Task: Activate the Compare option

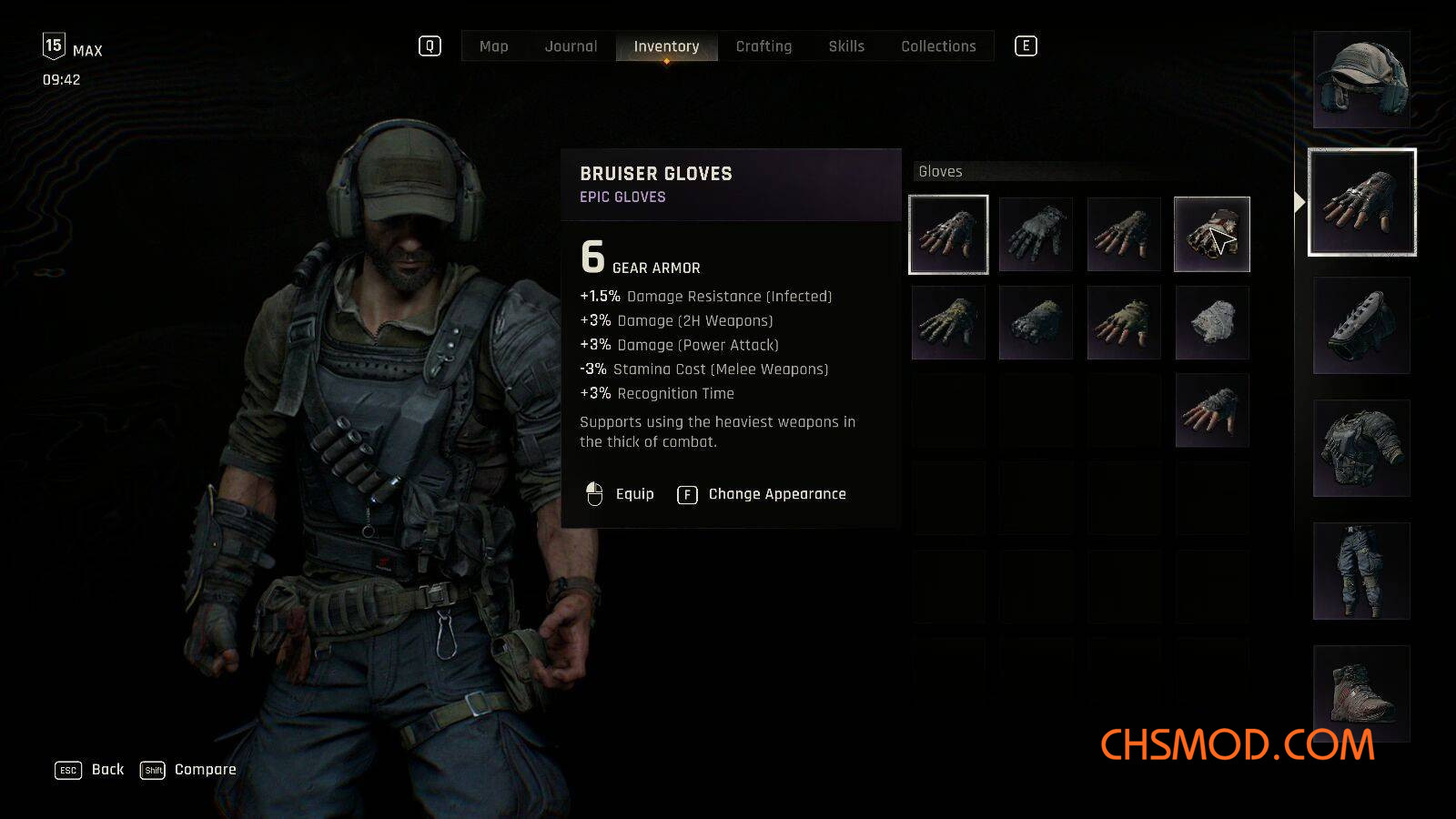Action: coord(188,770)
